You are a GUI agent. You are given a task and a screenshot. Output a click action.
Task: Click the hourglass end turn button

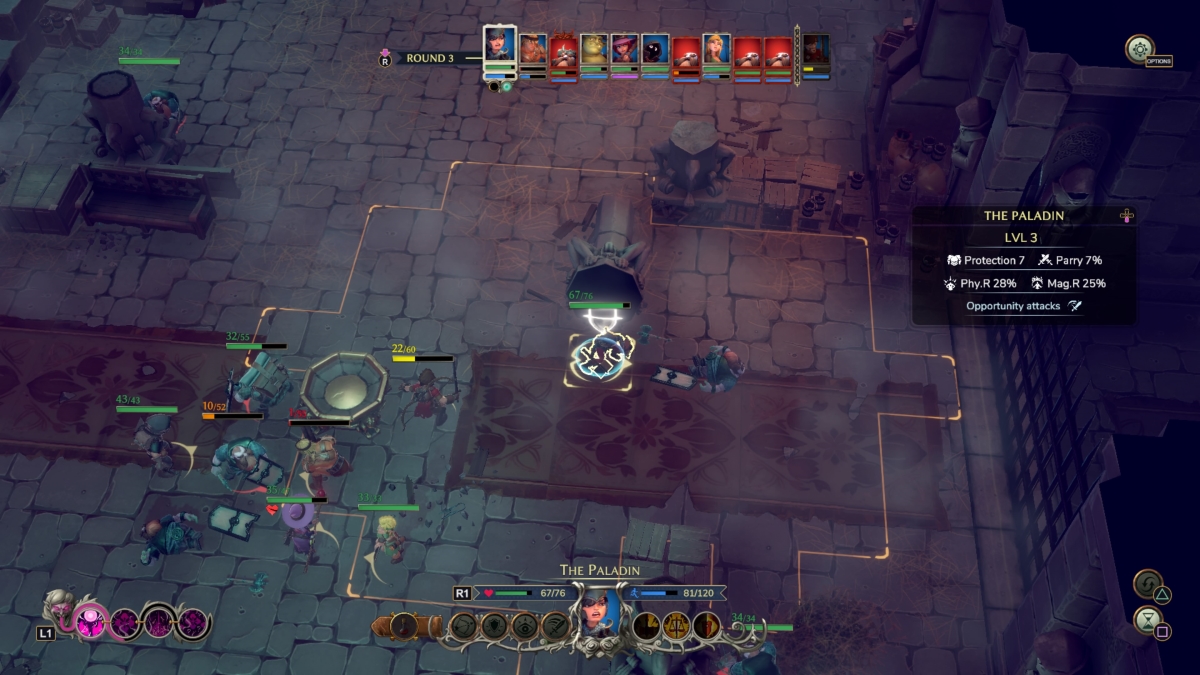1148,622
